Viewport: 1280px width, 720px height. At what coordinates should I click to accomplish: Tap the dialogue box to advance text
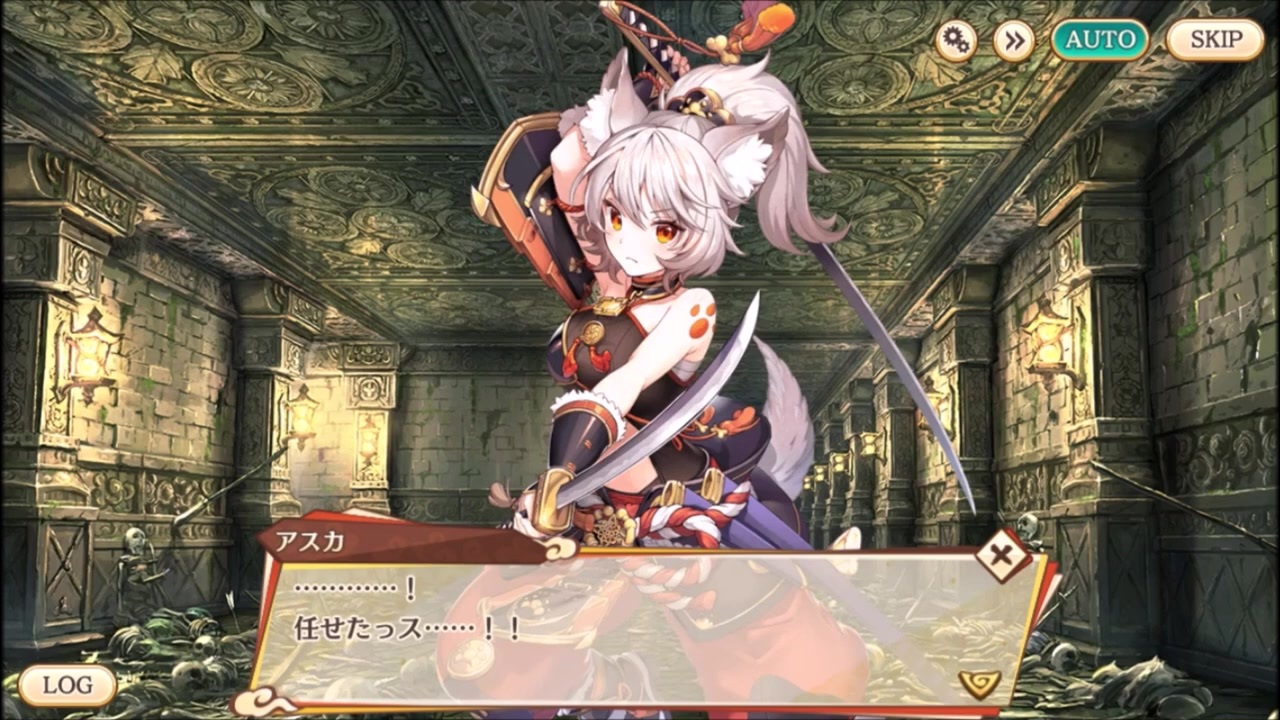tap(640, 620)
